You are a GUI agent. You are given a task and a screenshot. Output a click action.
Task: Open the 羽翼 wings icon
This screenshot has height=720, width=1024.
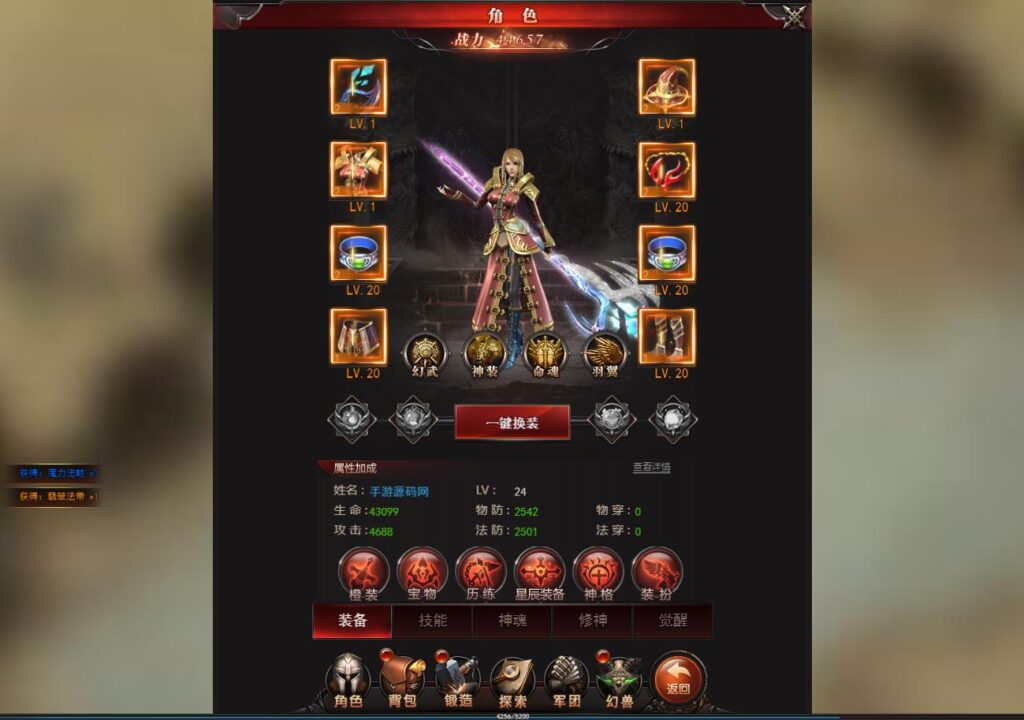click(604, 353)
